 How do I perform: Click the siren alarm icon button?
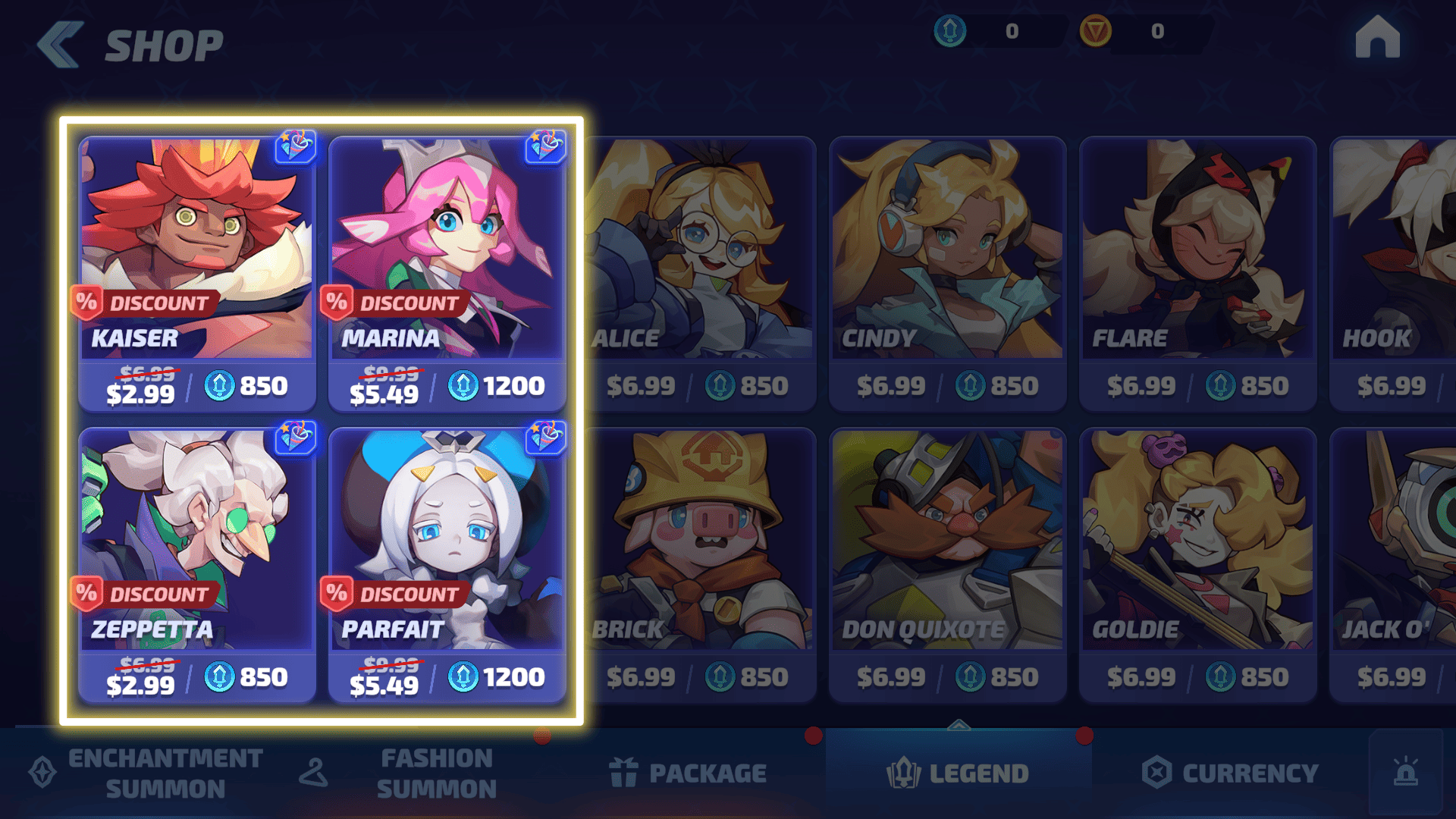pyautogui.click(x=1406, y=772)
